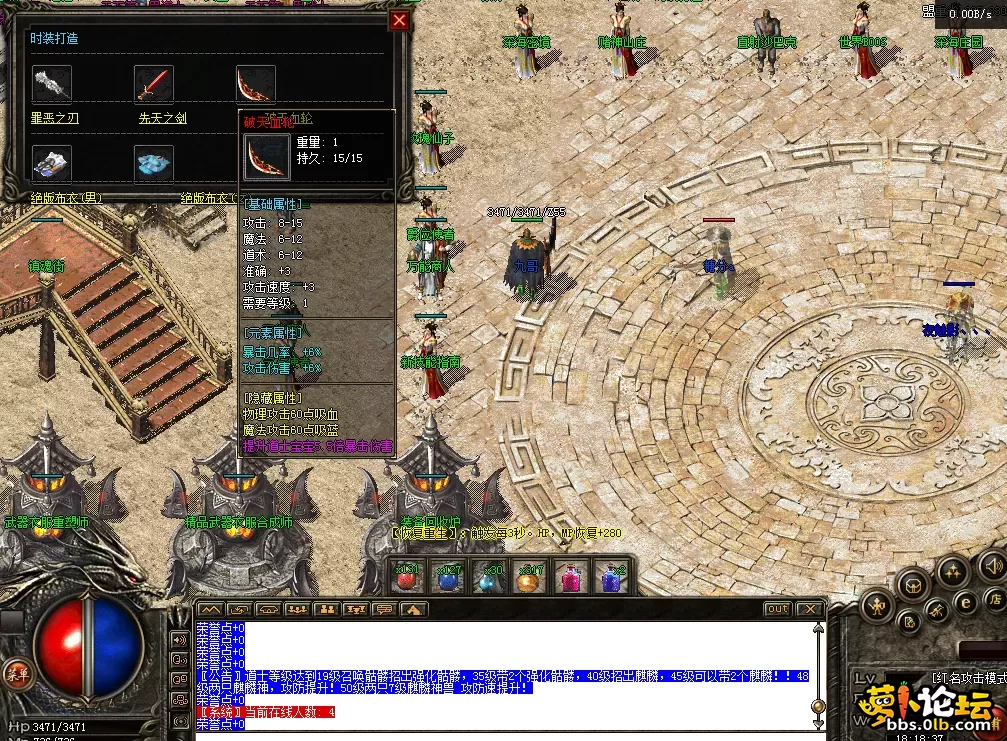Use the orange orb with x317 count
This screenshot has height=741, width=1007.
529,578
